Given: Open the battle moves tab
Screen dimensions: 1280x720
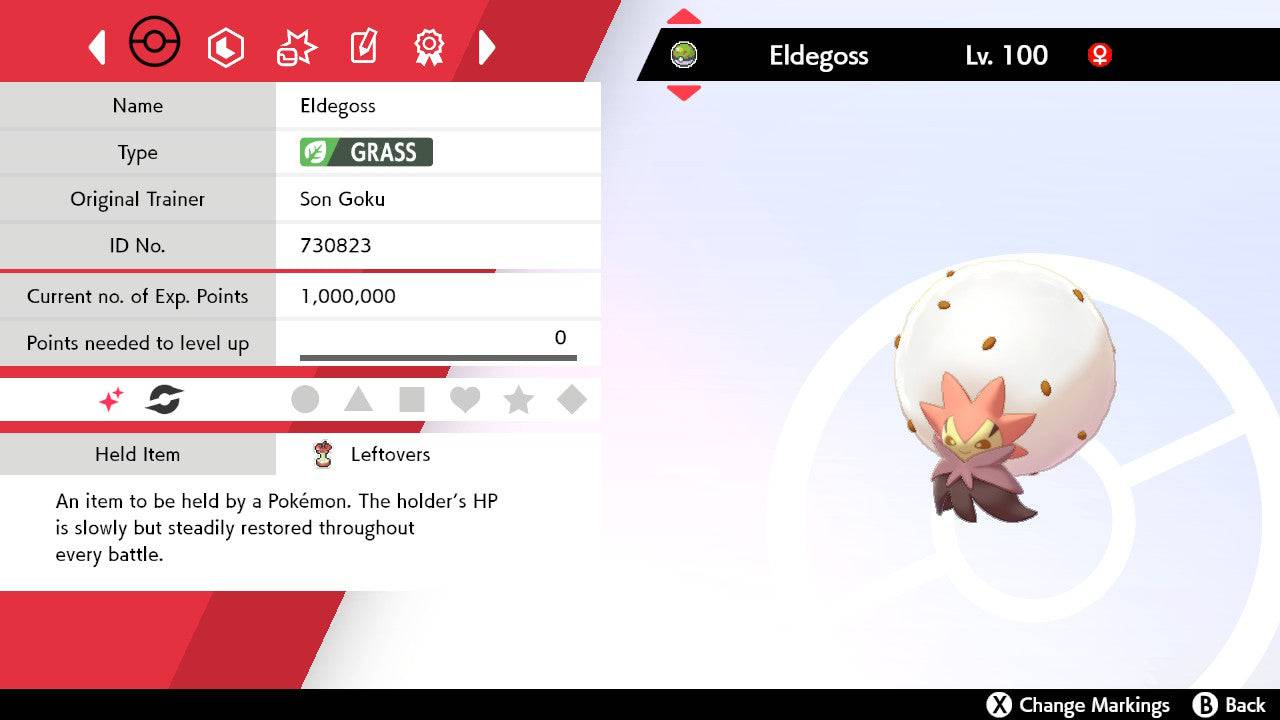Looking at the screenshot, I should [x=296, y=47].
